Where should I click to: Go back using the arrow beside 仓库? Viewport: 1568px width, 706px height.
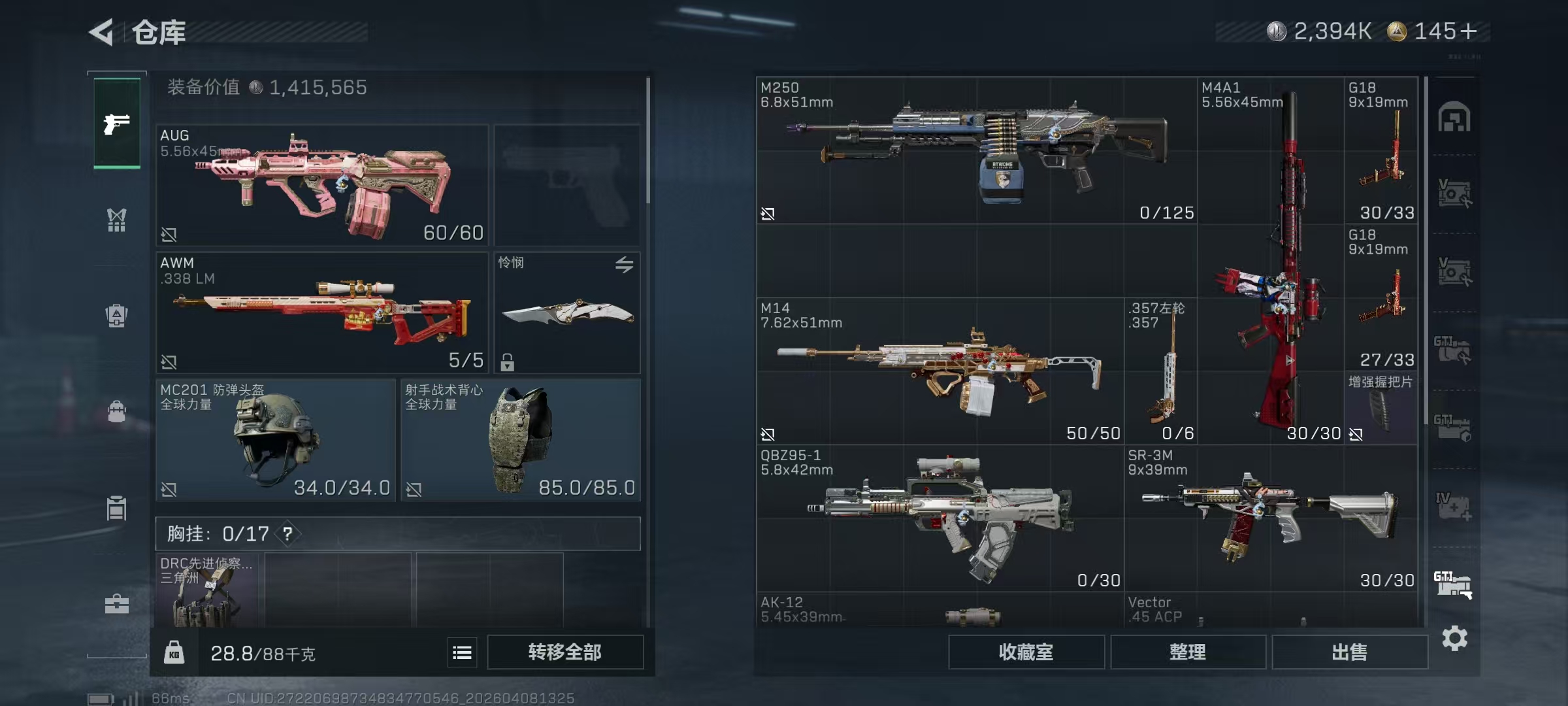[x=102, y=31]
